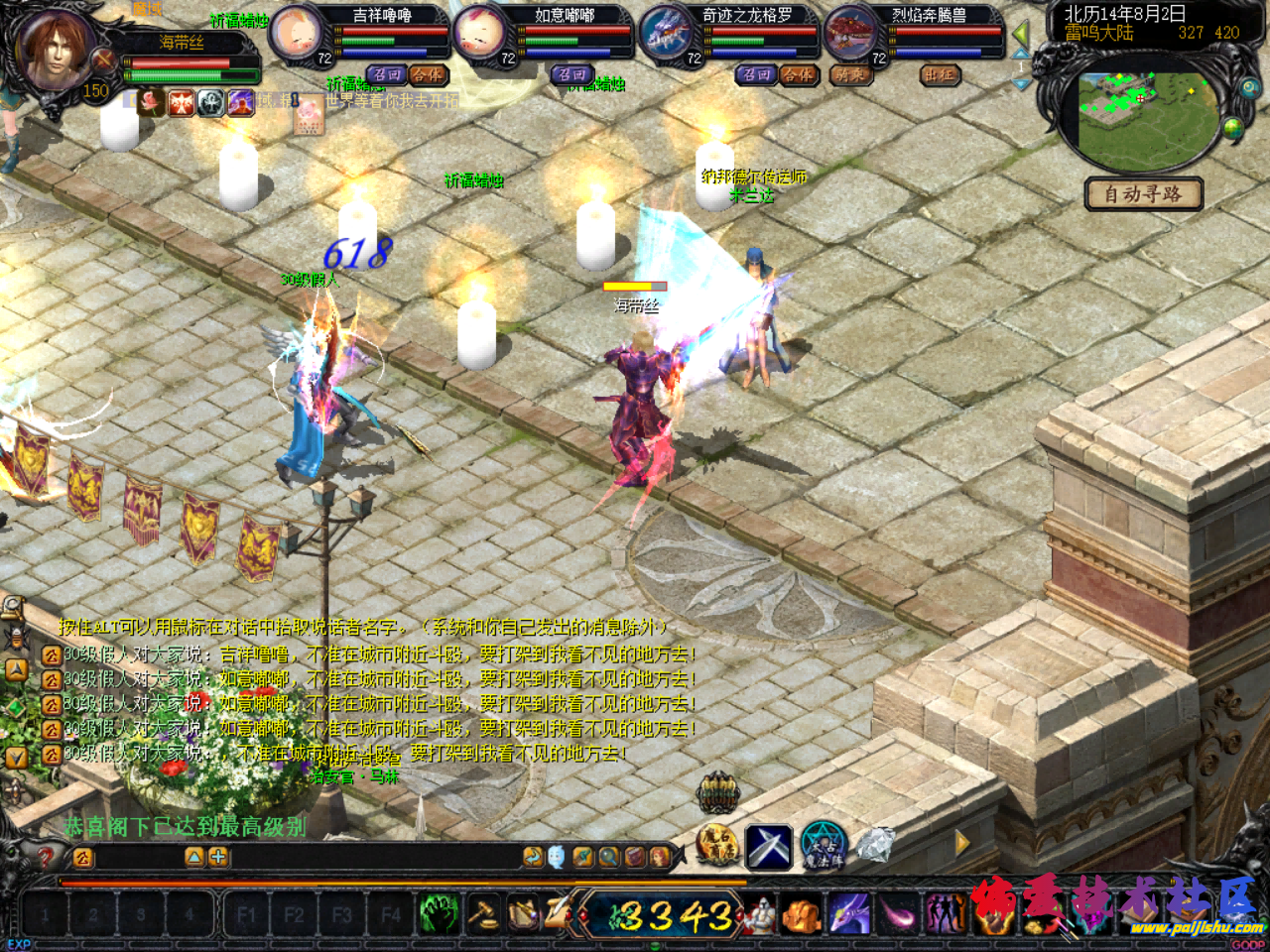Click the magnifier orb beside the minimap
This screenshot has width=1270, height=952.
(x=1248, y=88)
